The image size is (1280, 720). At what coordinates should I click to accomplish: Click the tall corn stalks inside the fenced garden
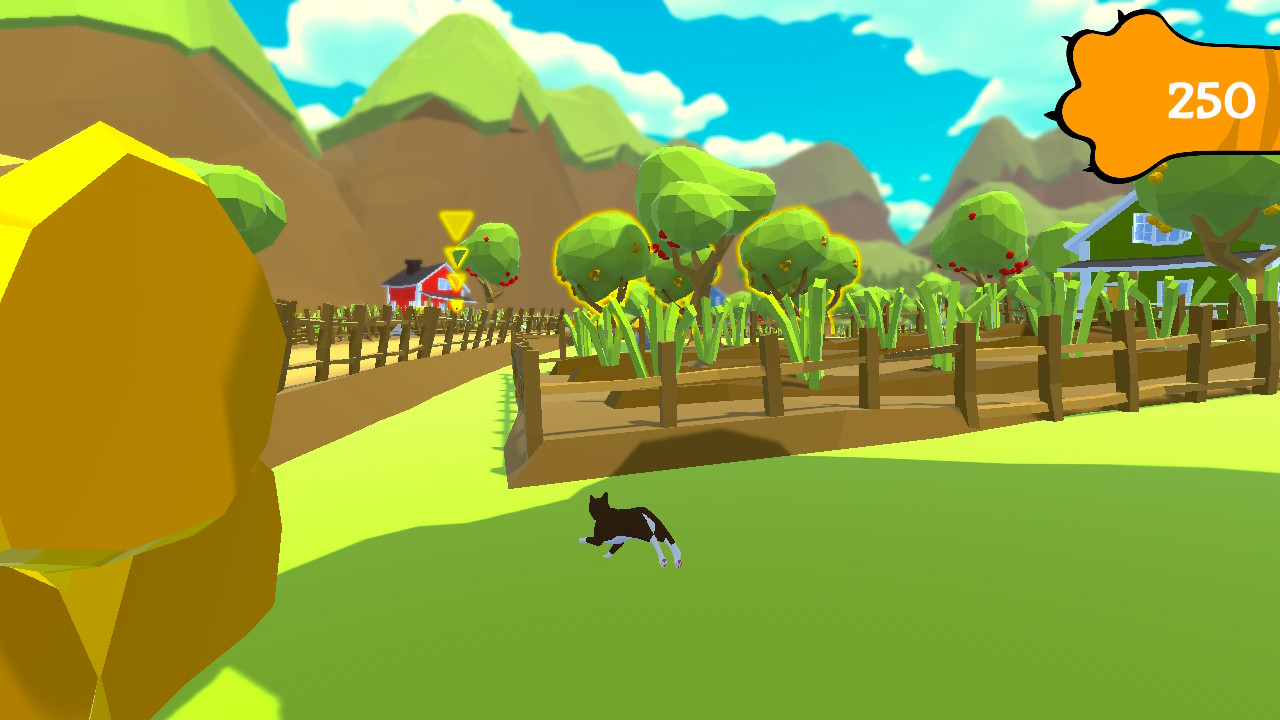tap(700, 320)
